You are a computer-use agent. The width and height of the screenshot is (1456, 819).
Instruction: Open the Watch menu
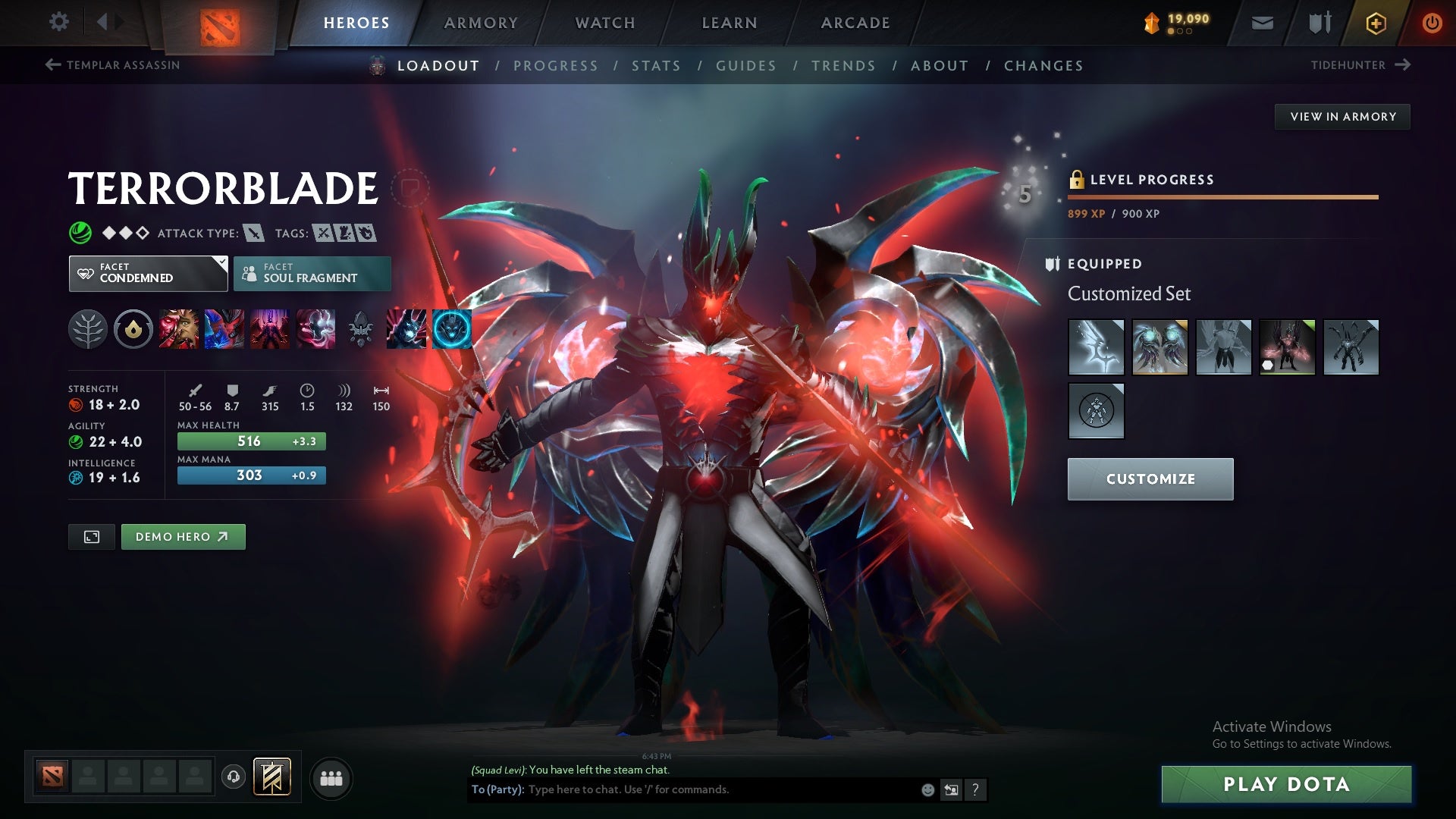point(604,22)
